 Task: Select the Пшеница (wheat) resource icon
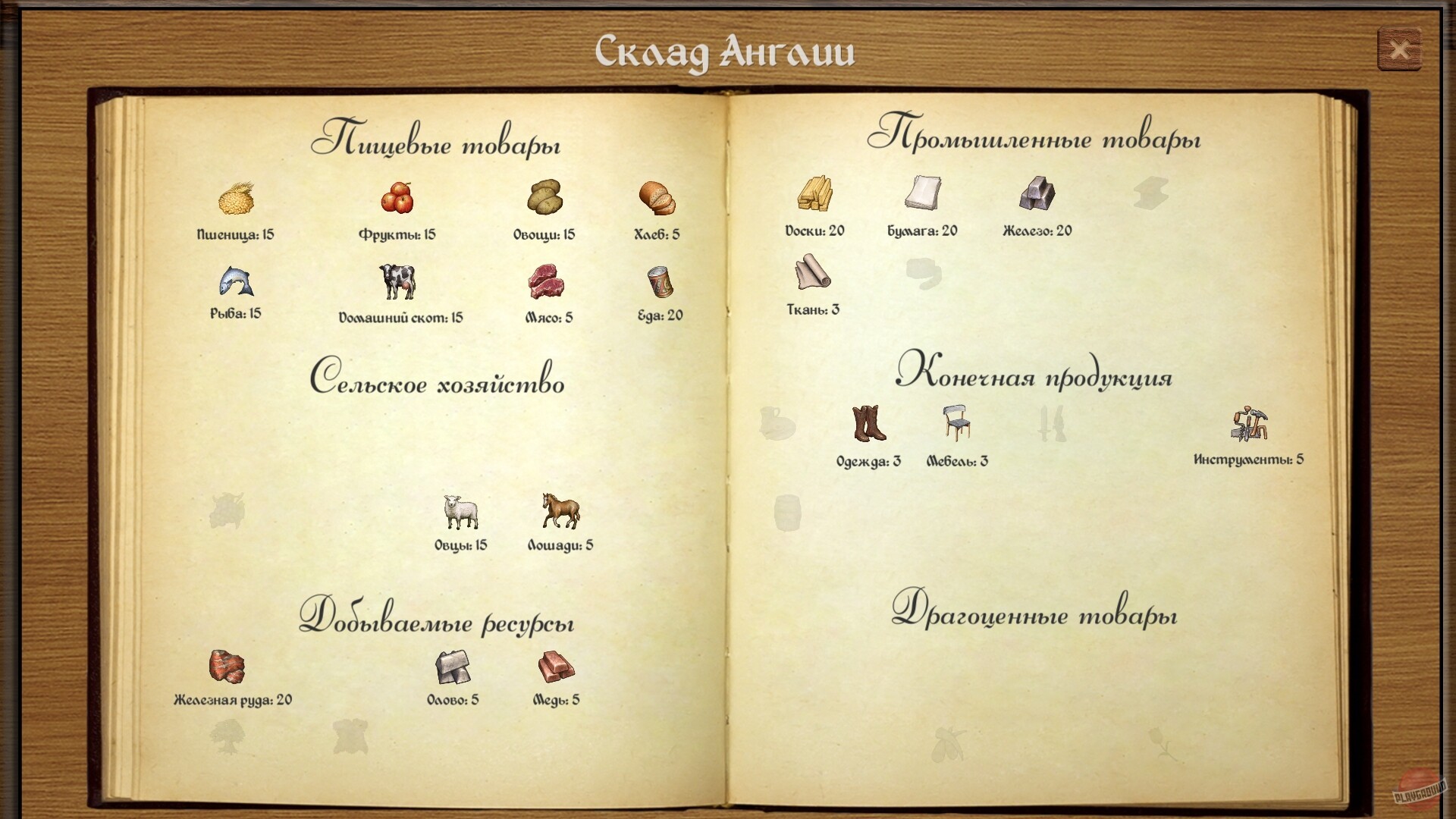pyautogui.click(x=235, y=200)
